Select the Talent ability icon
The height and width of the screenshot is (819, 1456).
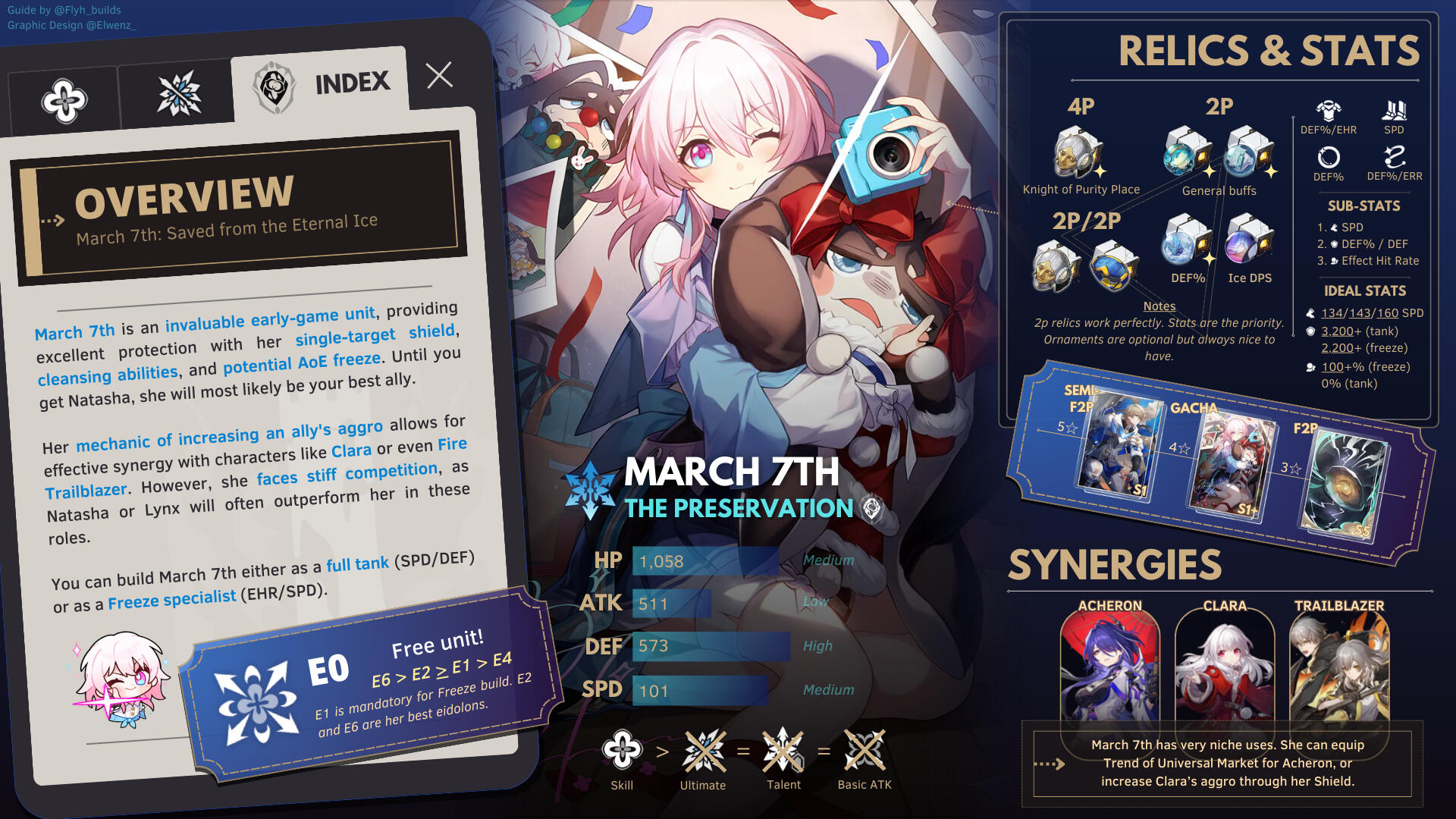783,750
